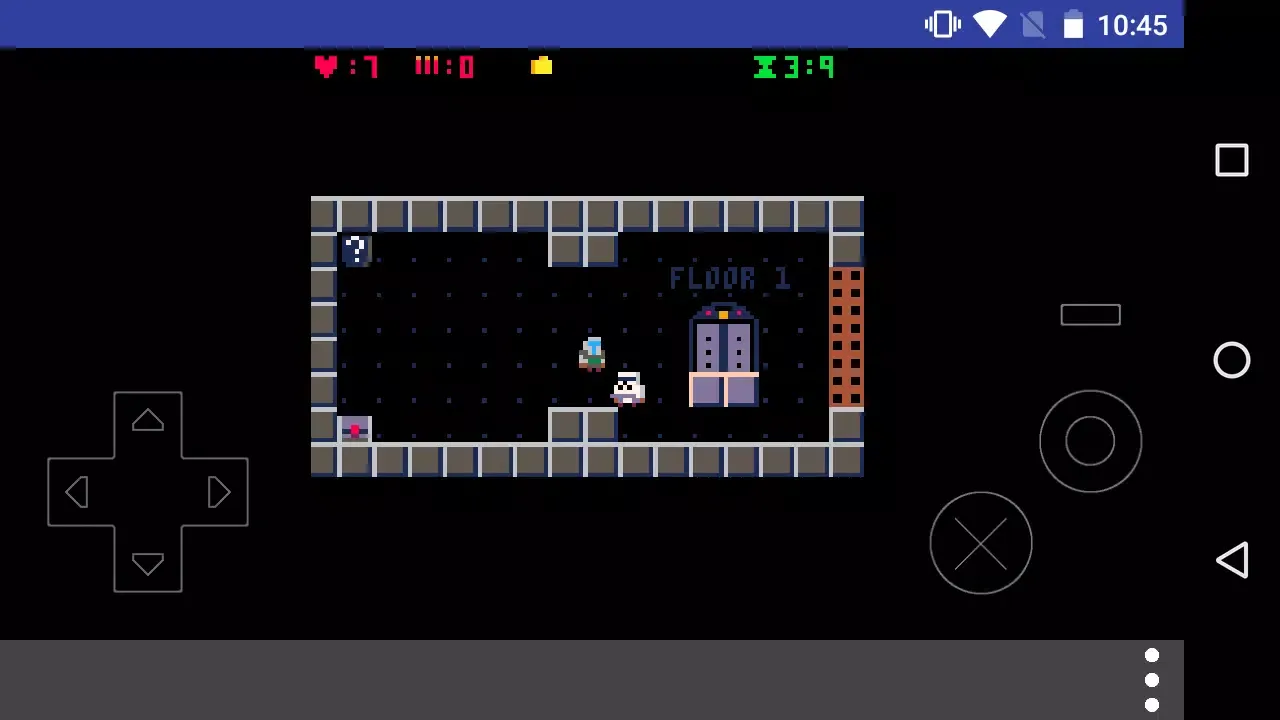The width and height of the screenshot is (1280, 720).
Task: Tap the battery indicator
Action: [x=1075, y=24]
